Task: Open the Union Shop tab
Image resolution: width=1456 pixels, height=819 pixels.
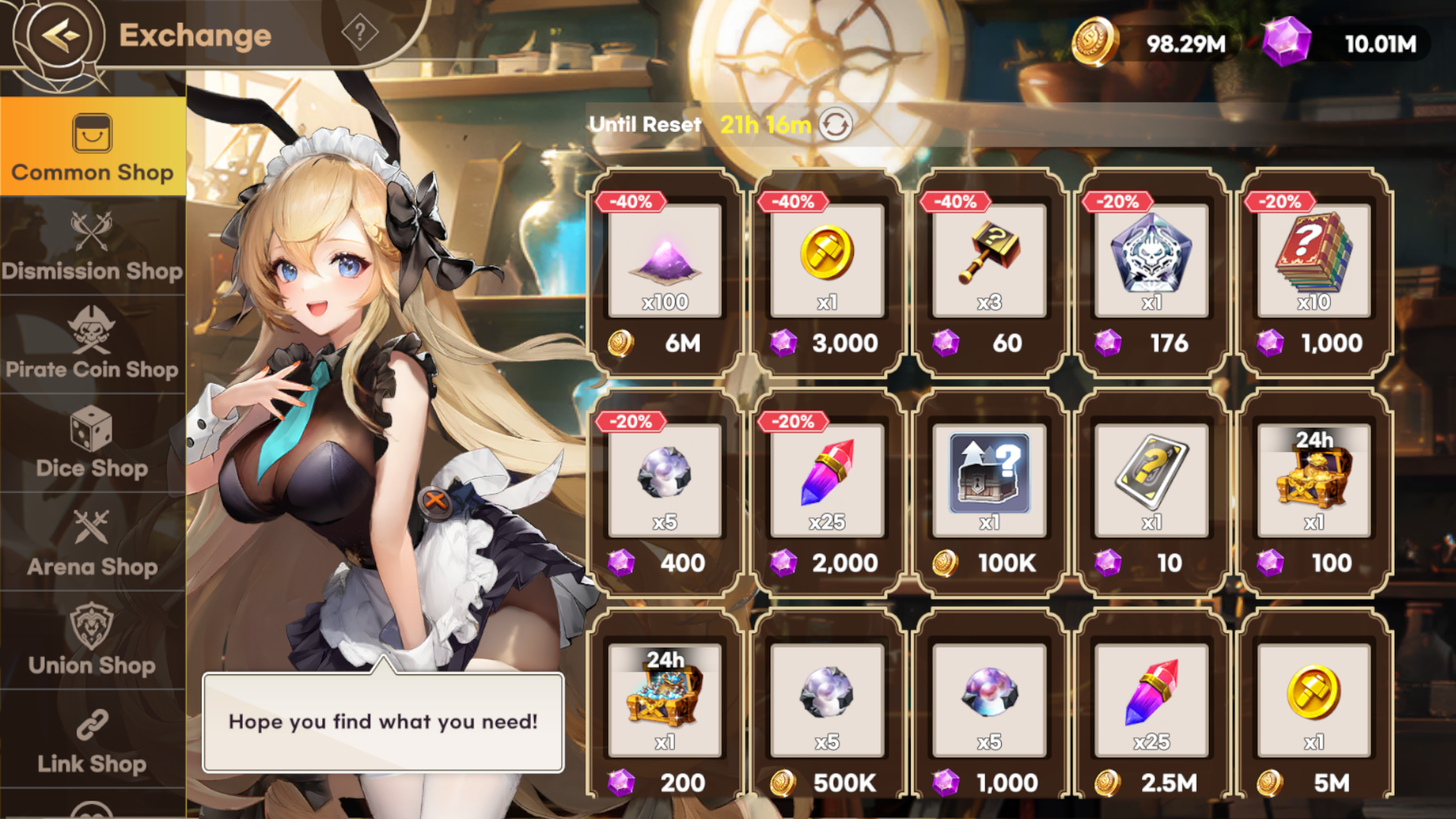Action: tap(93, 641)
